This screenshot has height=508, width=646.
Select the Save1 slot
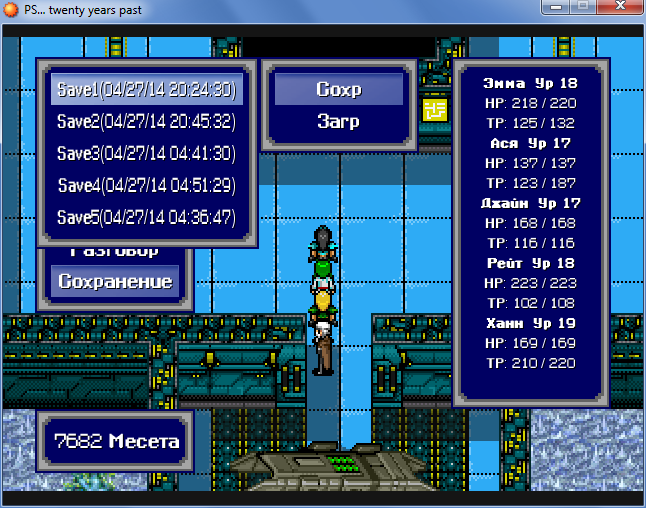pyautogui.click(x=146, y=89)
